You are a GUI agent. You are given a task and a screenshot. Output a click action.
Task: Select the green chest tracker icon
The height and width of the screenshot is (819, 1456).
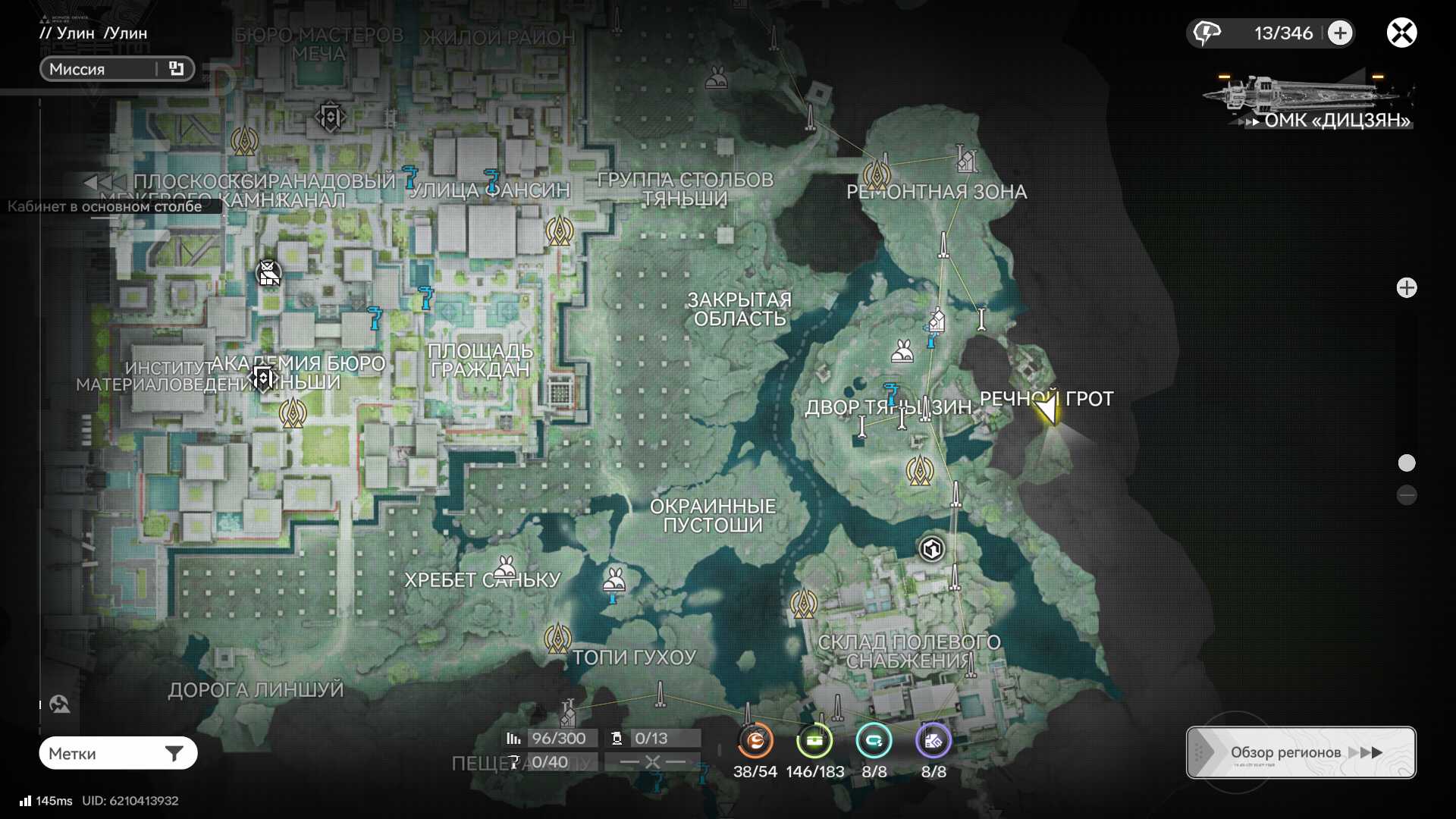click(x=814, y=741)
